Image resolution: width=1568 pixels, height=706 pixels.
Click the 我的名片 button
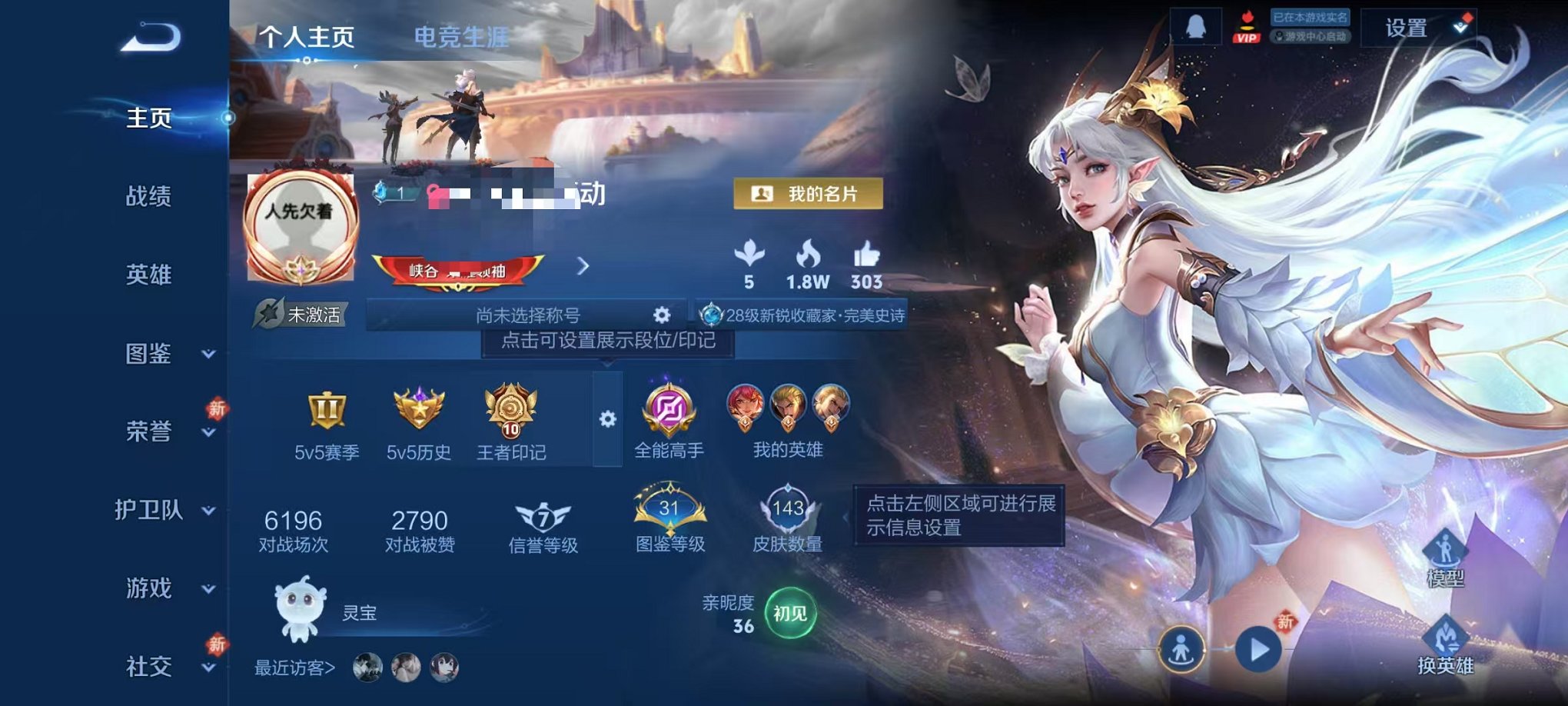click(806, 195)
